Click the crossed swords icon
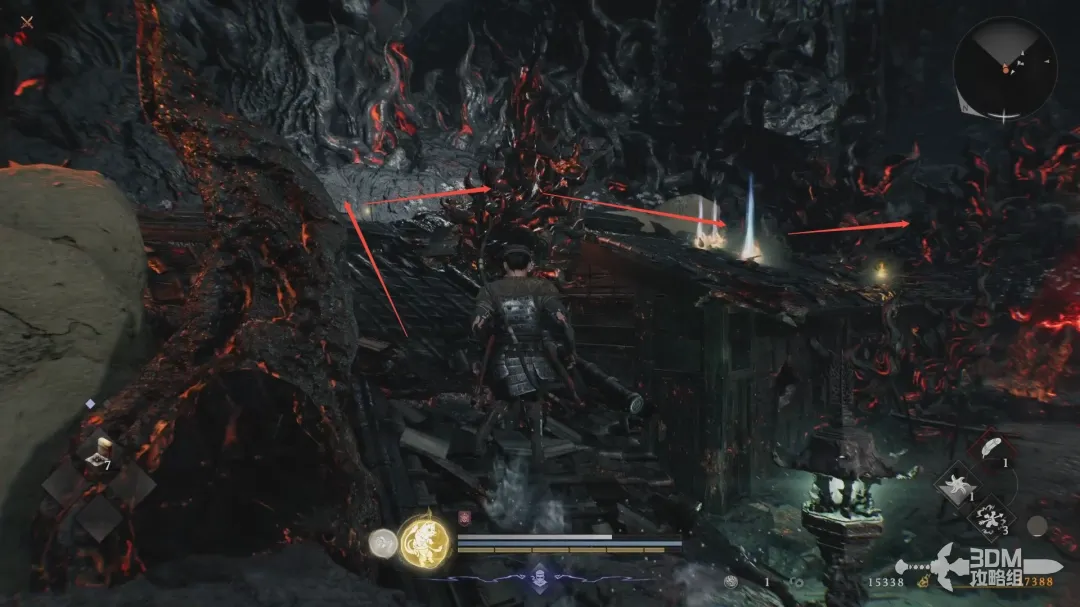 27,22
